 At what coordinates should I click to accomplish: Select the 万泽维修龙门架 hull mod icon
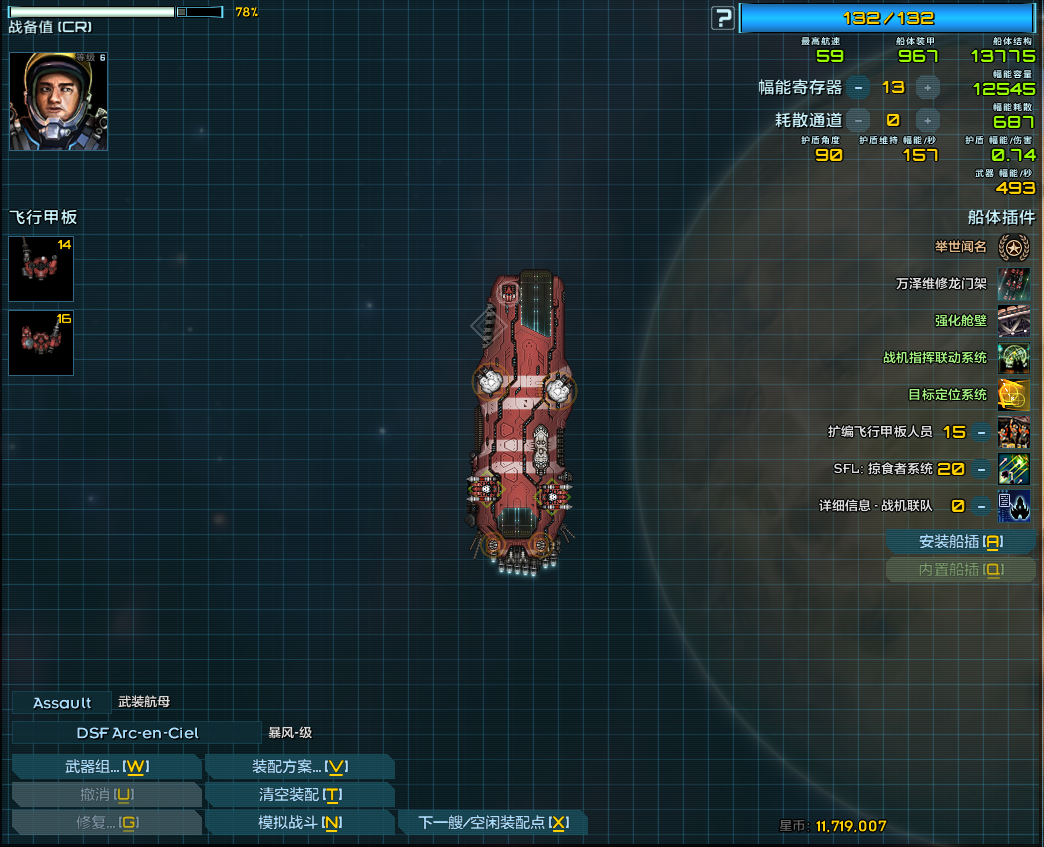pyautogui.click(x=1014, y=284)
